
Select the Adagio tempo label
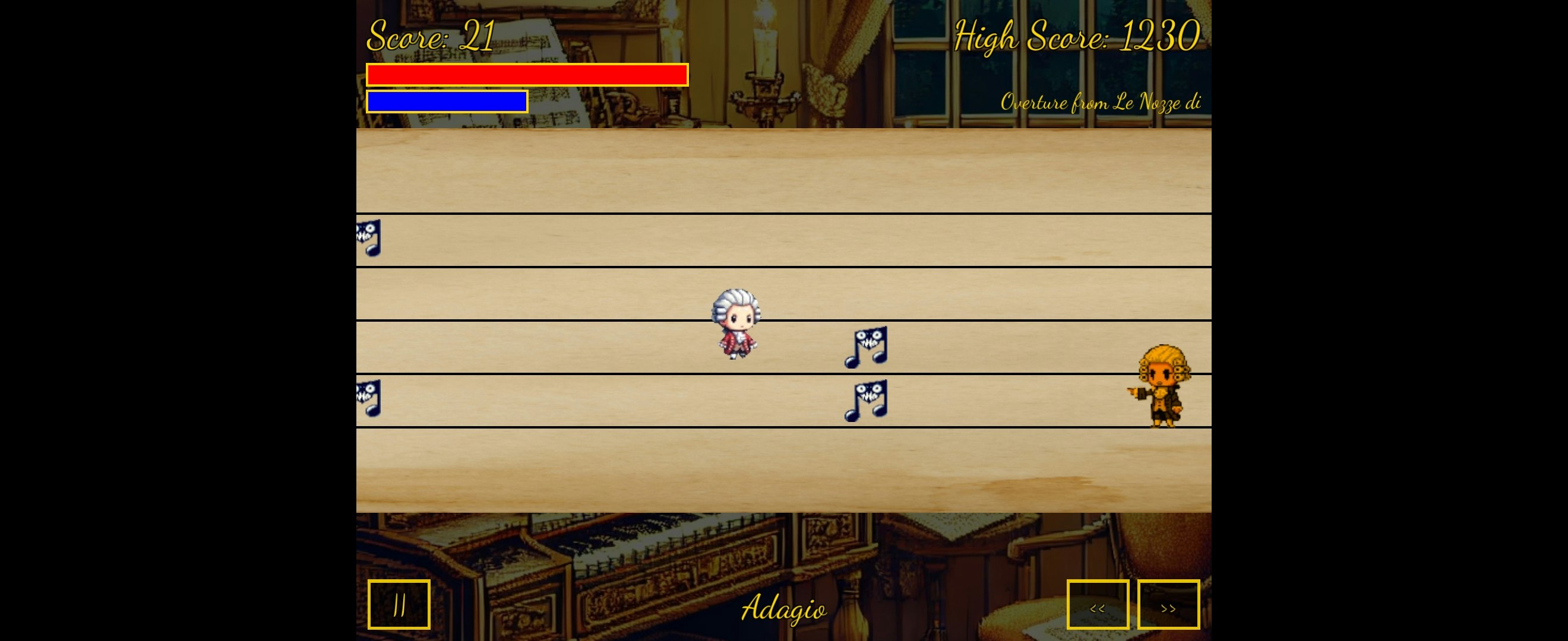coord(785,610)
